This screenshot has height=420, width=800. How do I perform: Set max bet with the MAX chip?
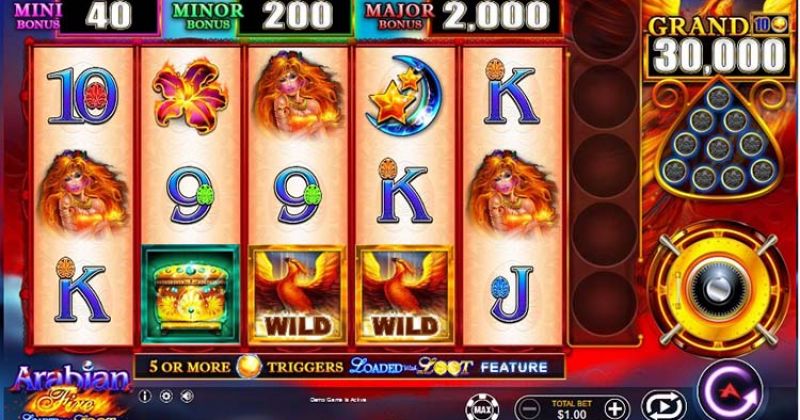click(480, 406)
